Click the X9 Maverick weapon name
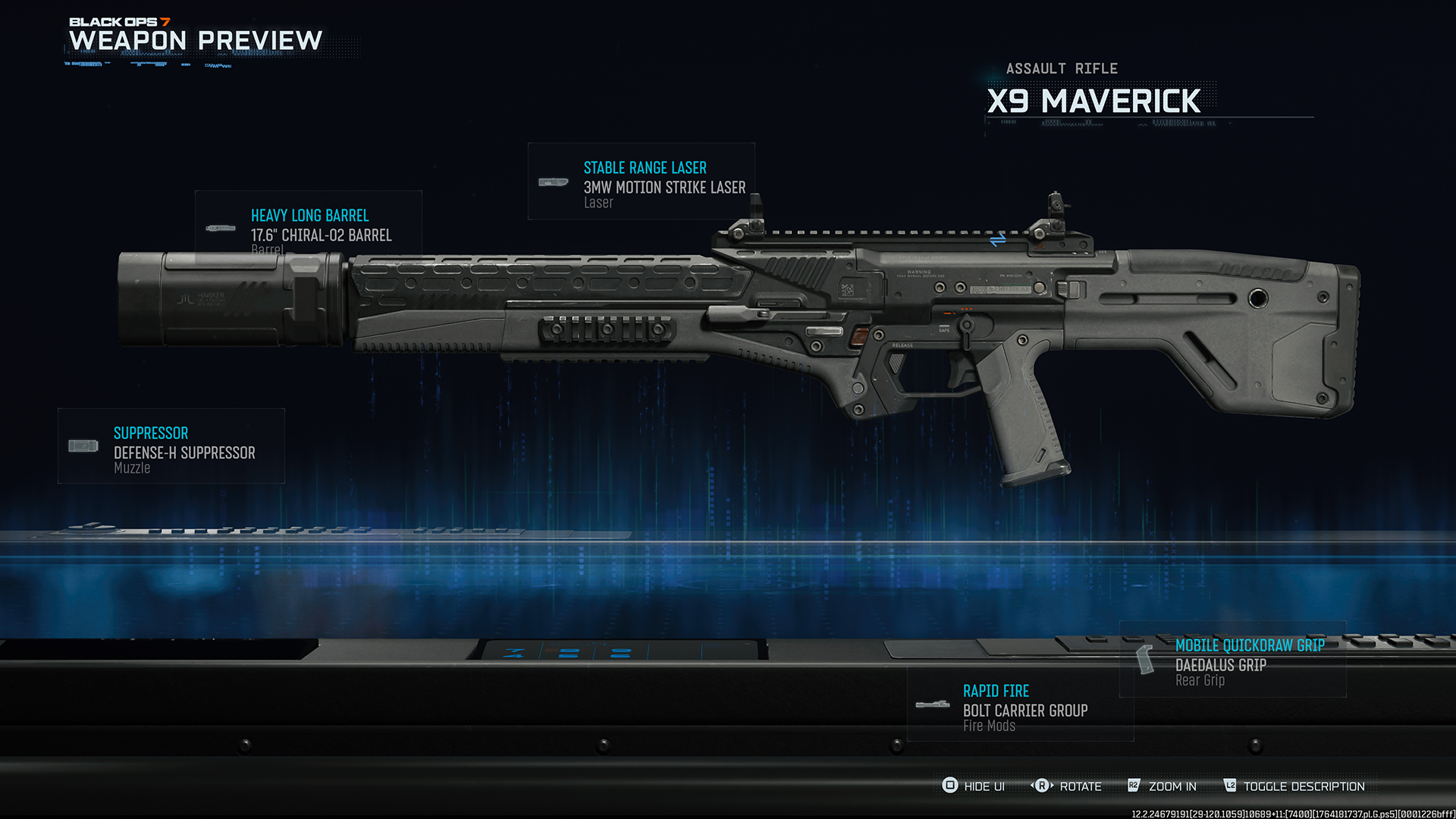This screenshot has height=819, width=1456. pos(1094,101)
